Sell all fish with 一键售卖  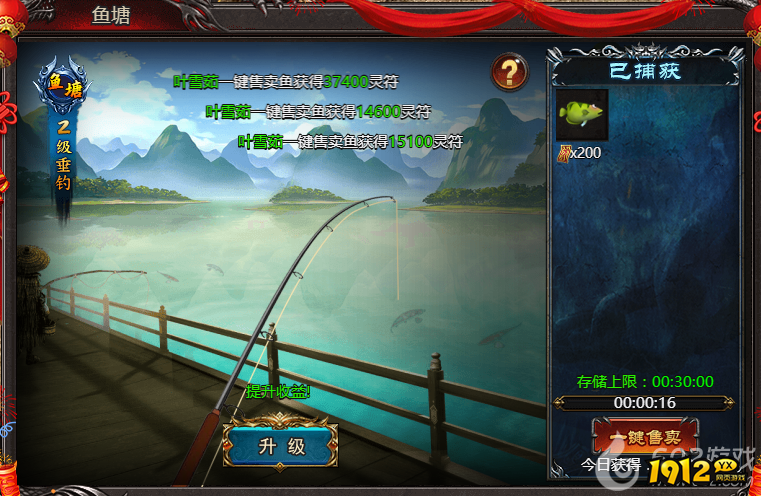[644, 436]
